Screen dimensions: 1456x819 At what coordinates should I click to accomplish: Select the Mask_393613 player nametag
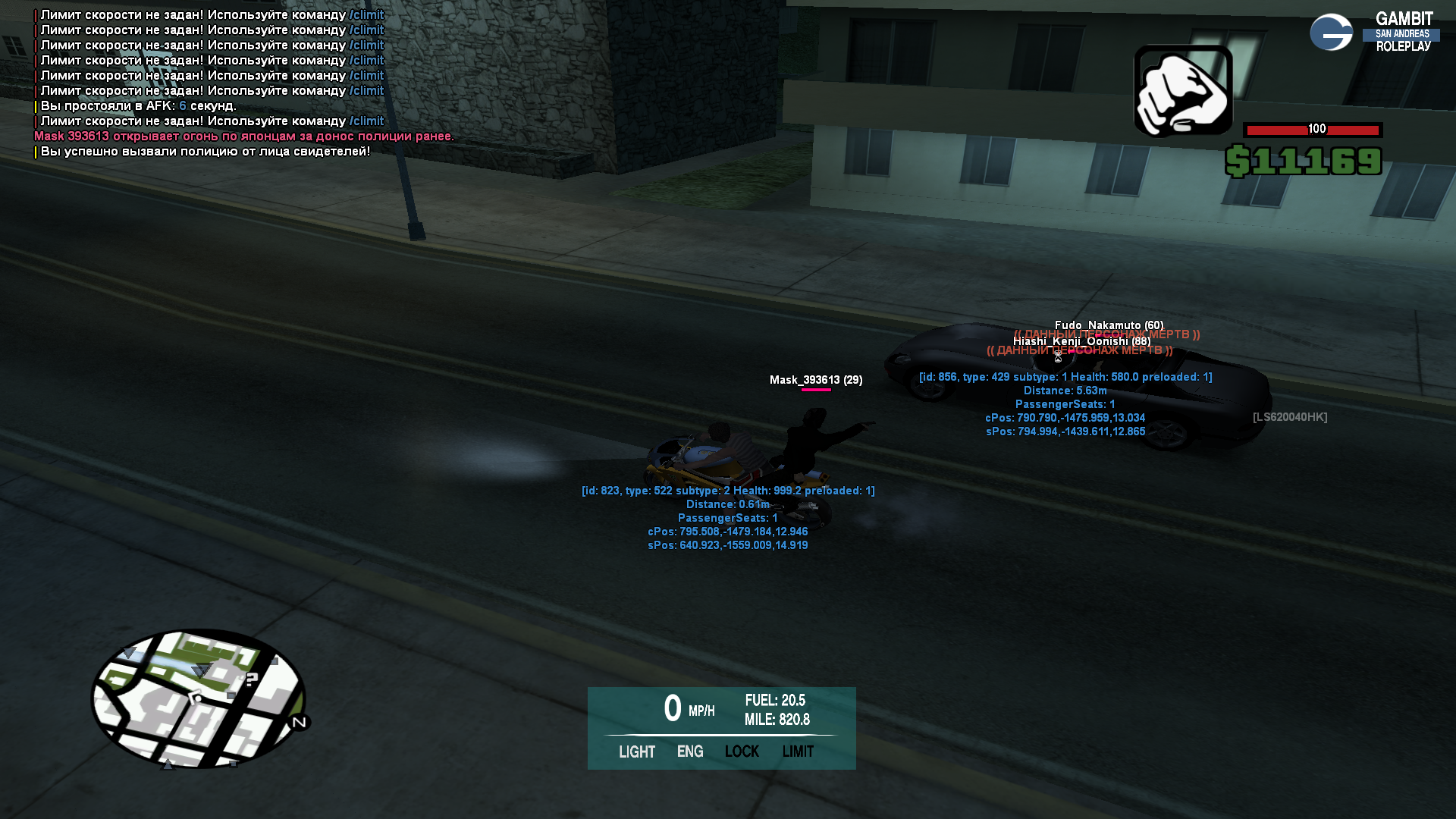tap(816, 380)
